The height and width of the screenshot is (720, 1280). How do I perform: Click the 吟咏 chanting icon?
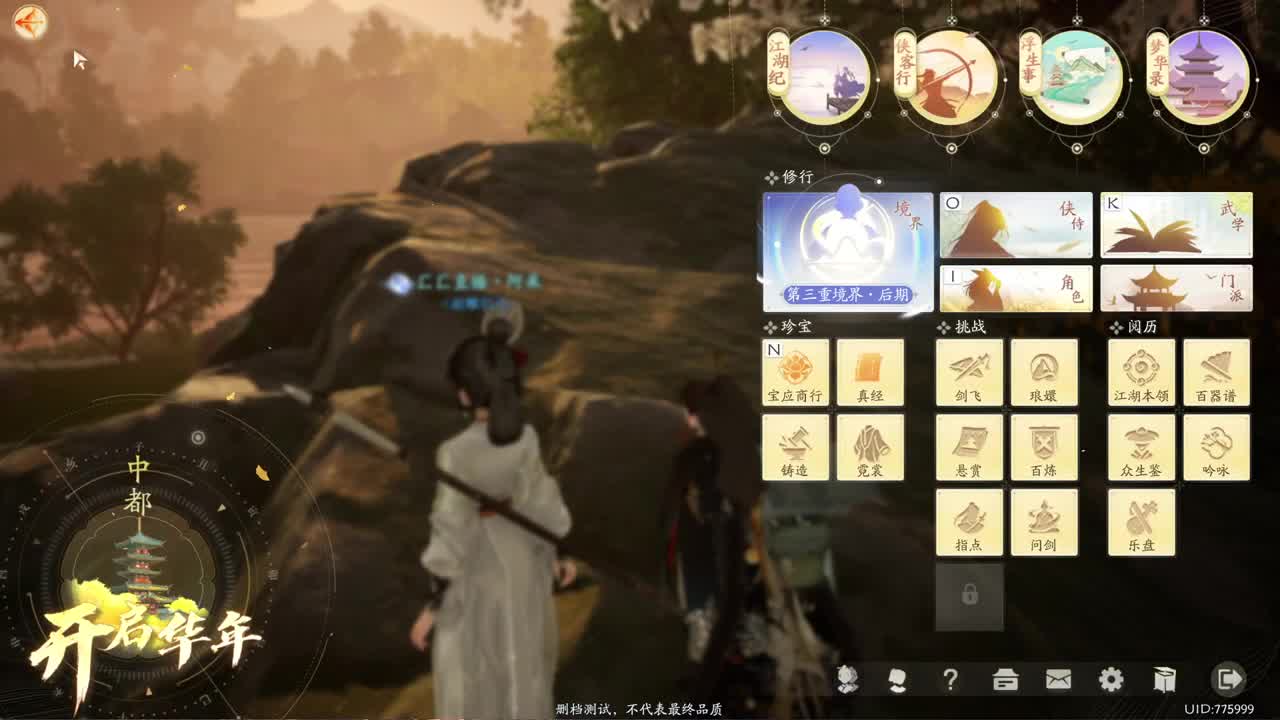coord(1216,447)
